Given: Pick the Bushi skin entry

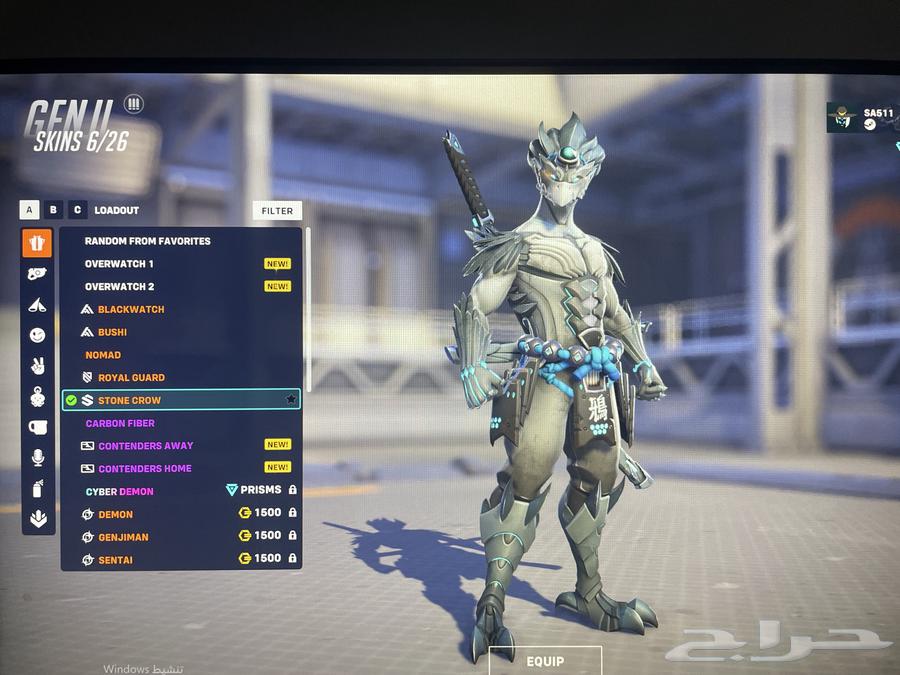Looking at the screenshot, I should 112,332.
